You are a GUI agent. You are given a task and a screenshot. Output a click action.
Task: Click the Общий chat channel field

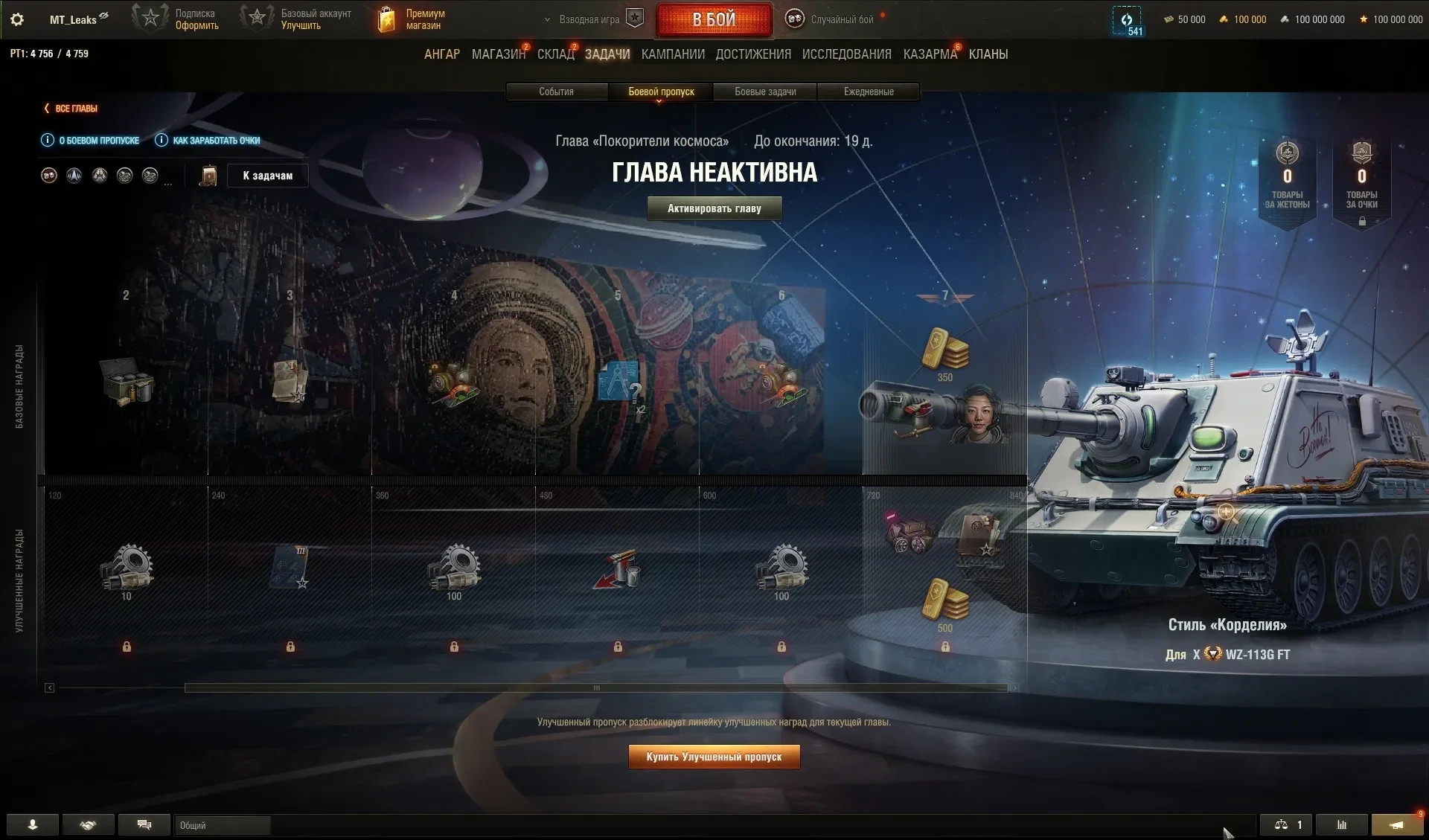(222, 825)
